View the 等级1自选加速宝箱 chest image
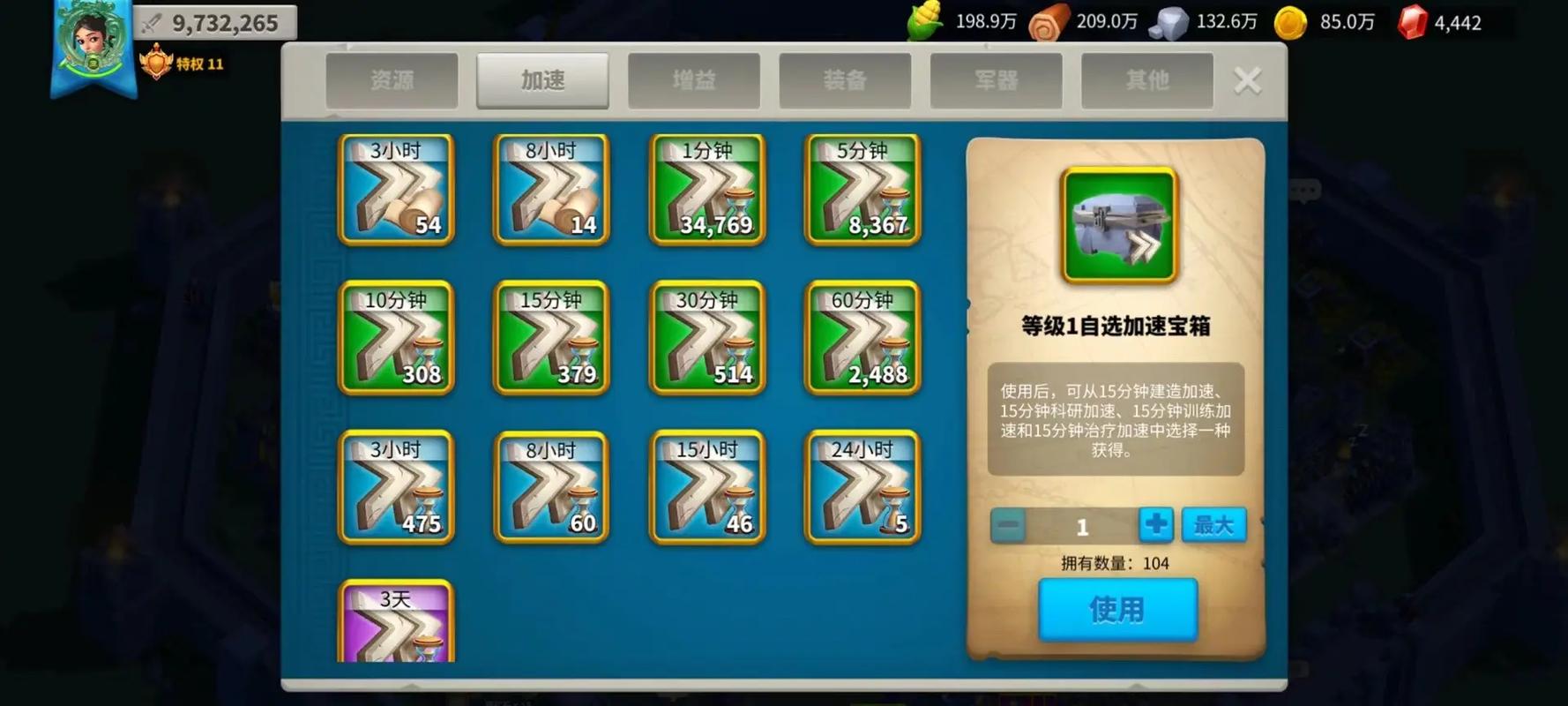Screen dimensions: 1568x706 tap(1116, 225)
